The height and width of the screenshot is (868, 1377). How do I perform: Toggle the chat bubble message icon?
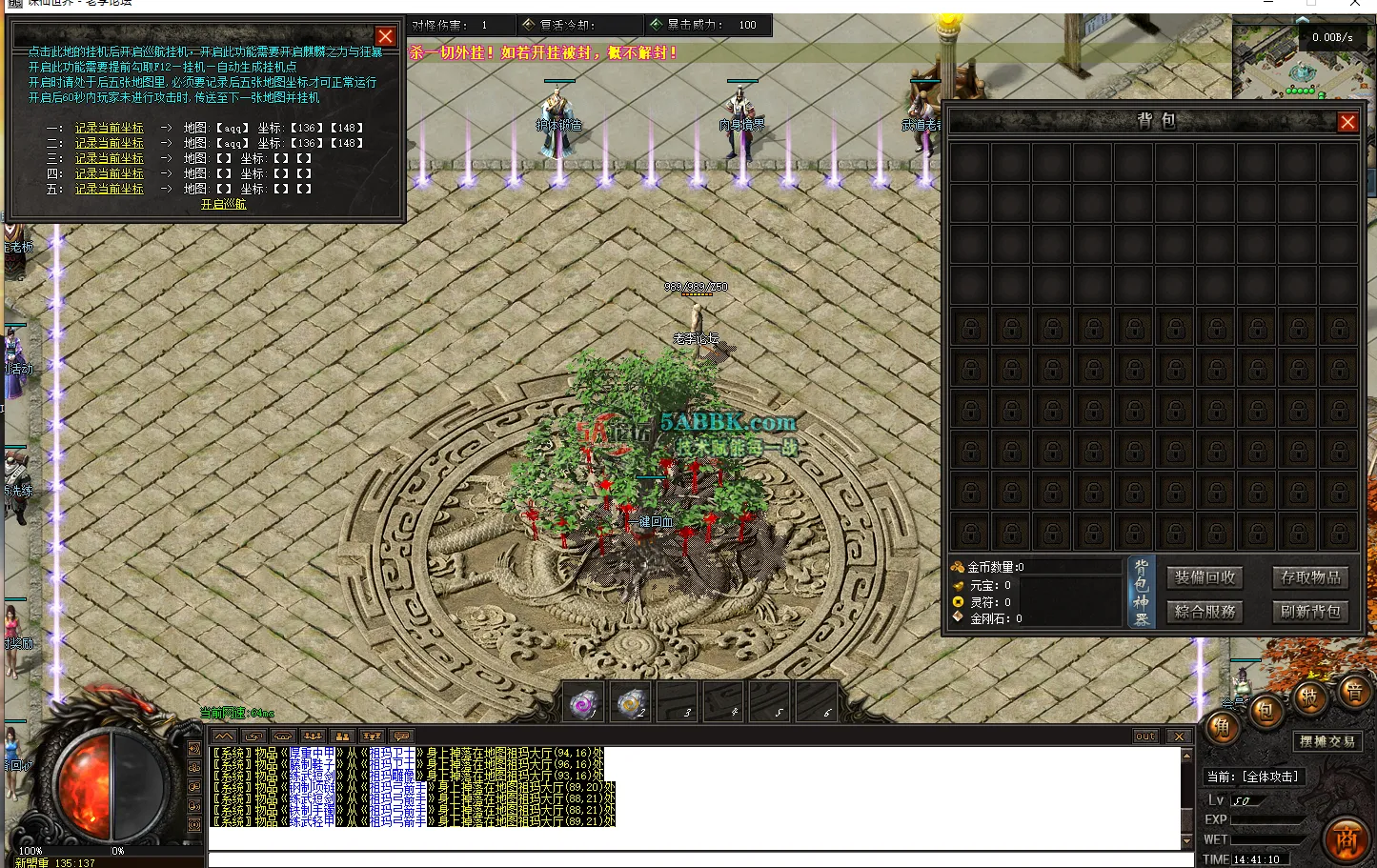point(403,736)
